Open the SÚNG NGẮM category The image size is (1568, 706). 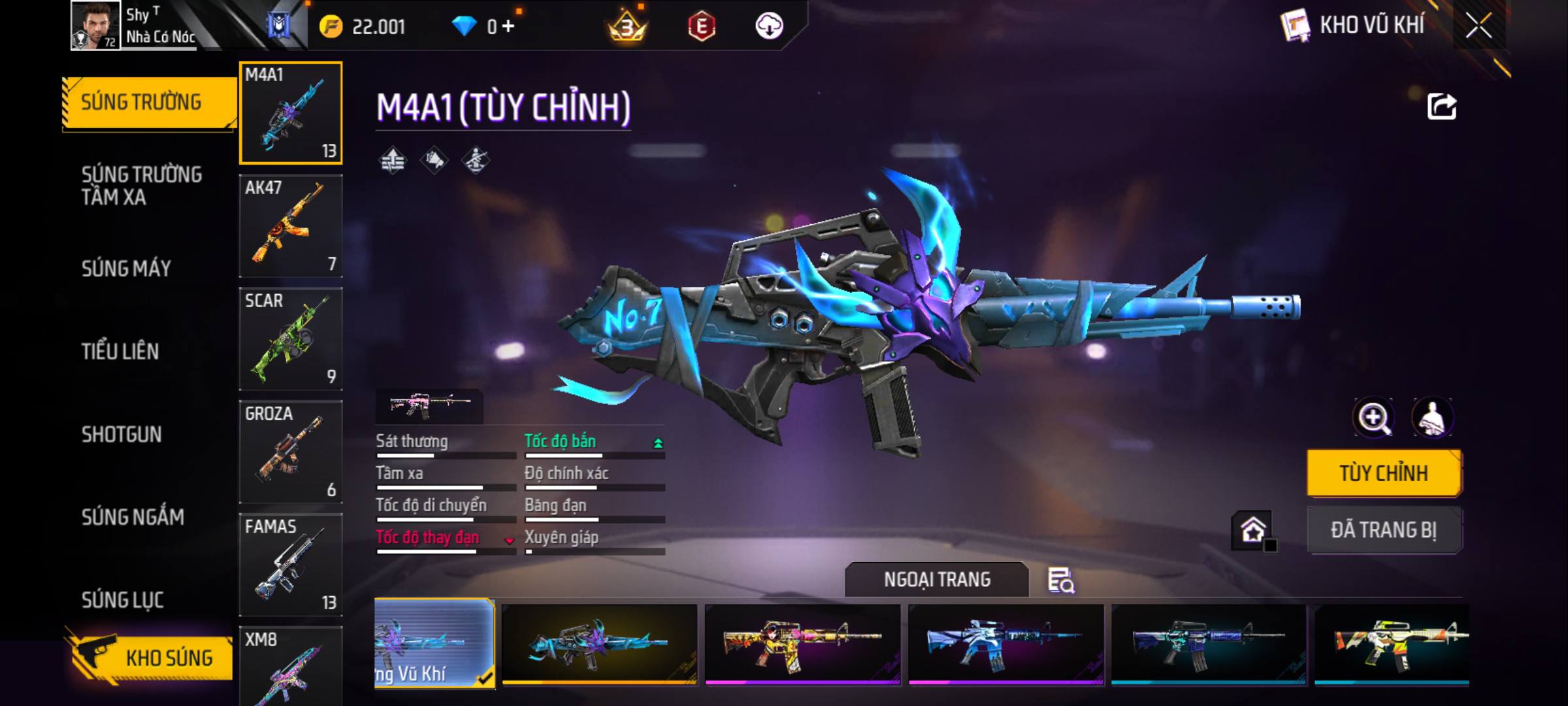click(x=133, y=517)
